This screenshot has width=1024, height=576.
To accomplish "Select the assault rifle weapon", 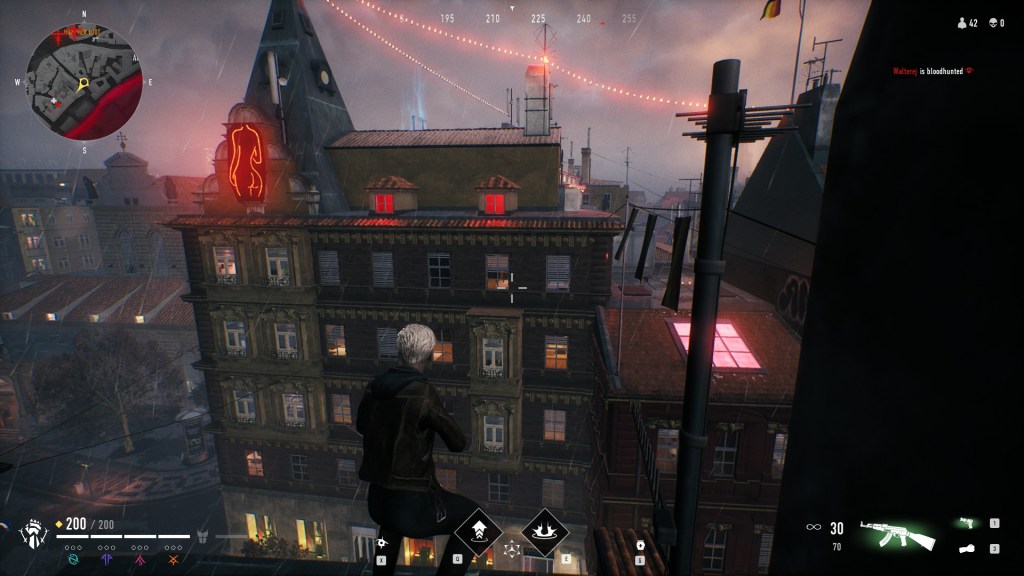I will click(x=896, y=534).
